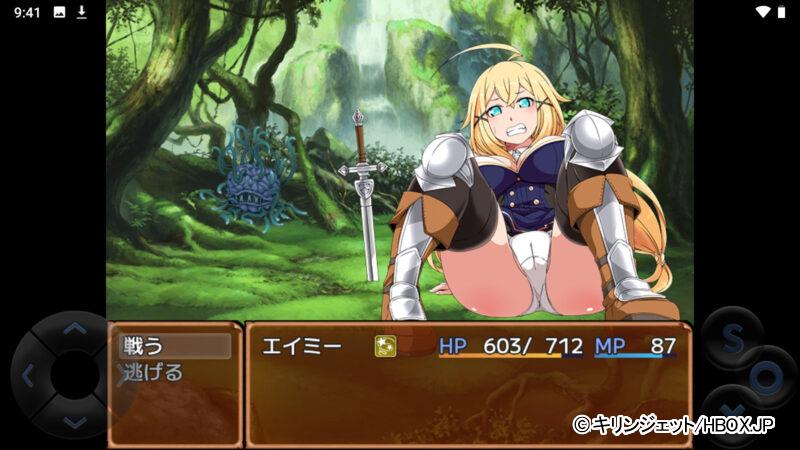This screenshot has width=800, height=450.
Task: Tap the virtual D-pad up arrow
Action: click(x=74, y=328)
